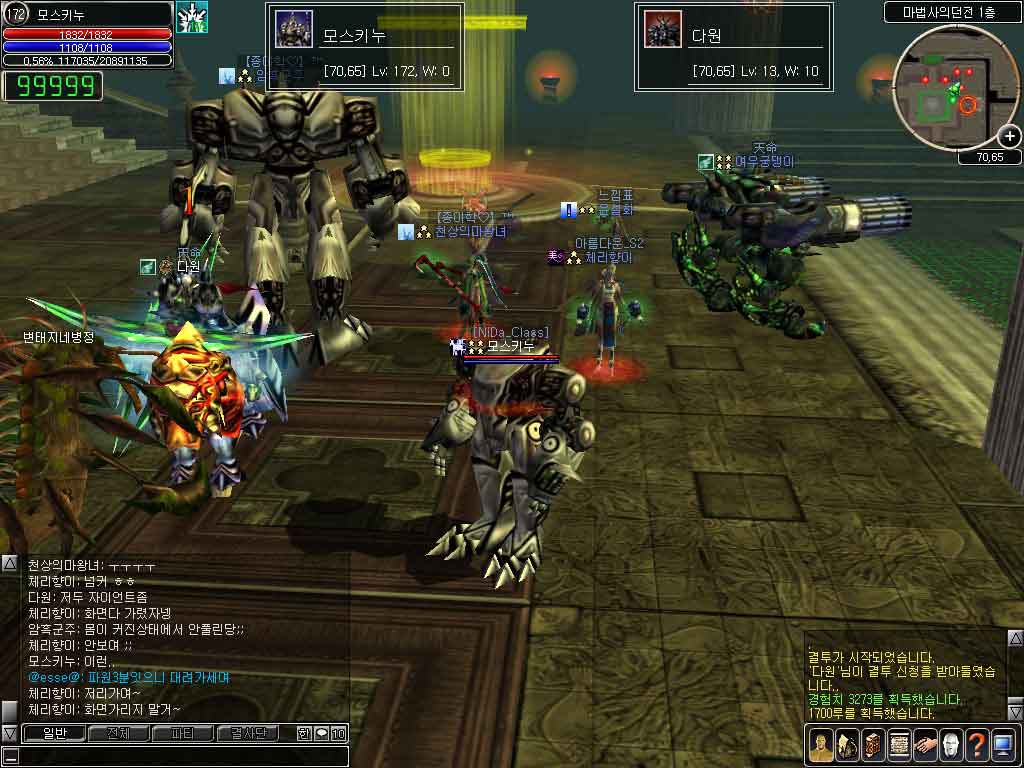
Task: Open the skill book icon
Action: coord(872,745)
